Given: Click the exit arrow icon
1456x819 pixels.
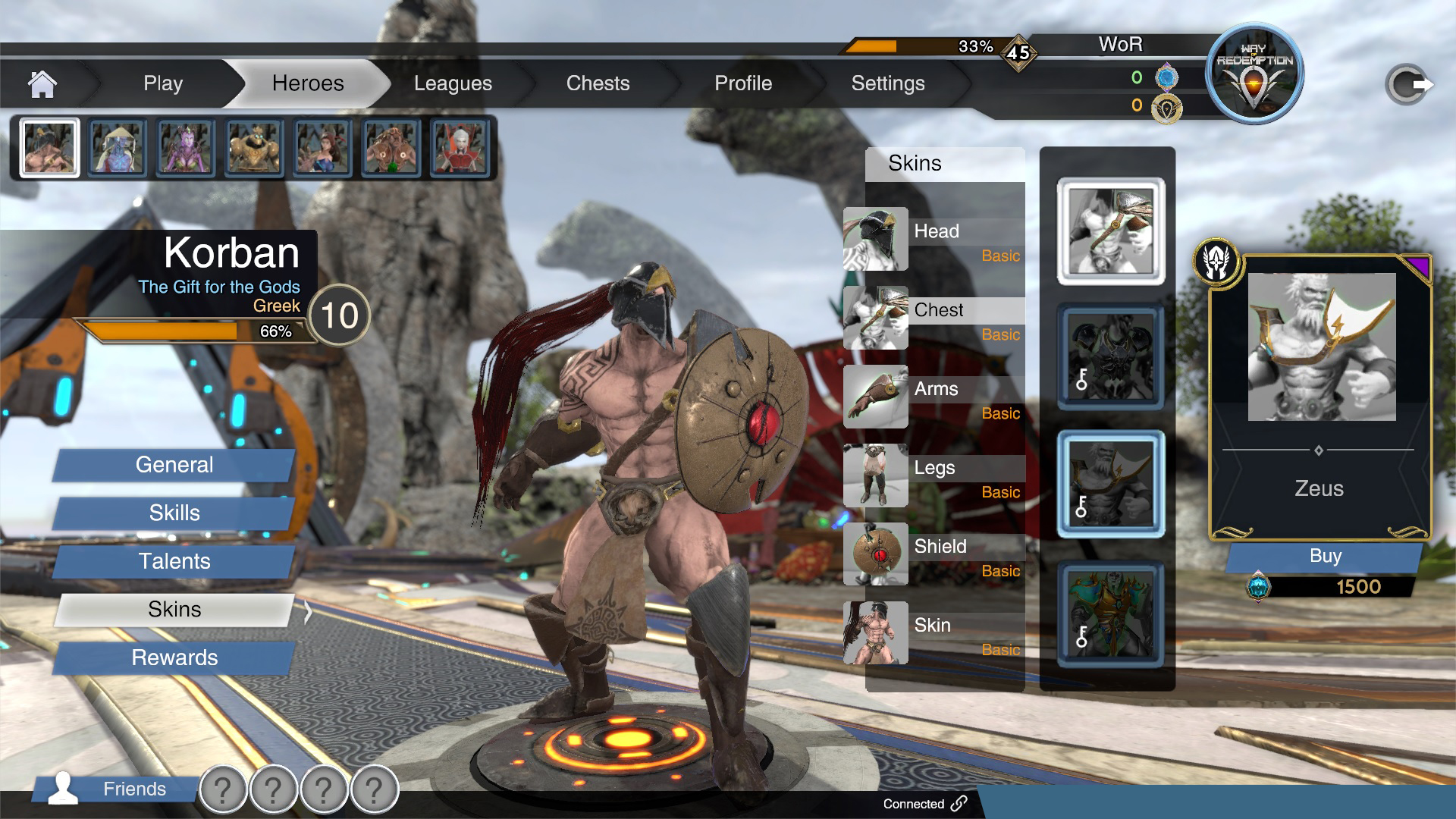Looking at the screenshot, I should click(x=1408, y=84).
